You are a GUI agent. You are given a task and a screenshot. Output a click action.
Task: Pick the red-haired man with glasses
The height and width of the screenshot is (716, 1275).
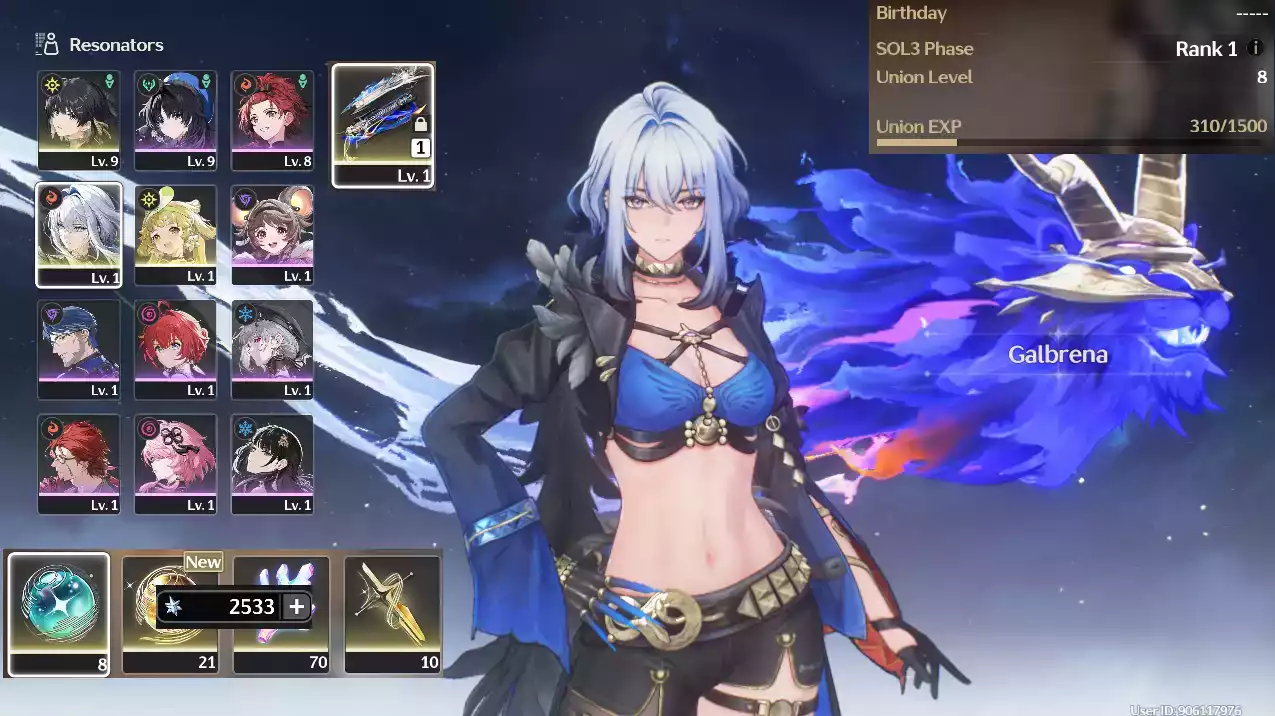[x=79, y=462]
